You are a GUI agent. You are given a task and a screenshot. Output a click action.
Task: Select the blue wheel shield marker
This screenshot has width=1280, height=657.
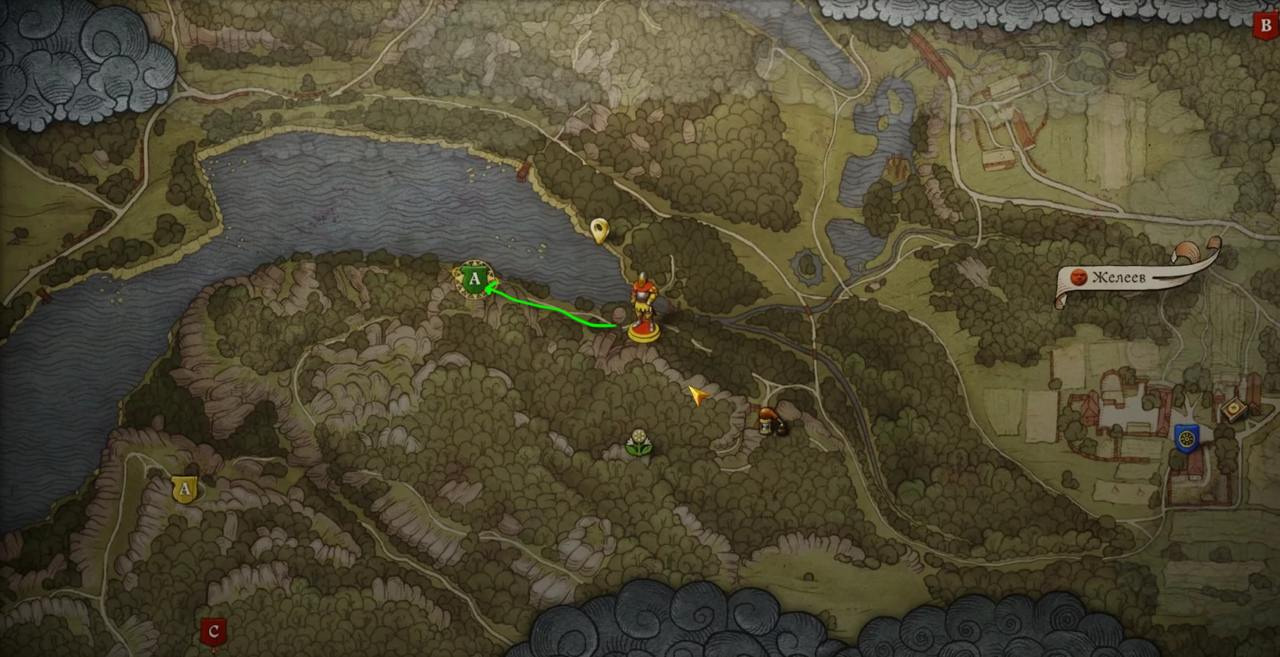(1187, 438)
